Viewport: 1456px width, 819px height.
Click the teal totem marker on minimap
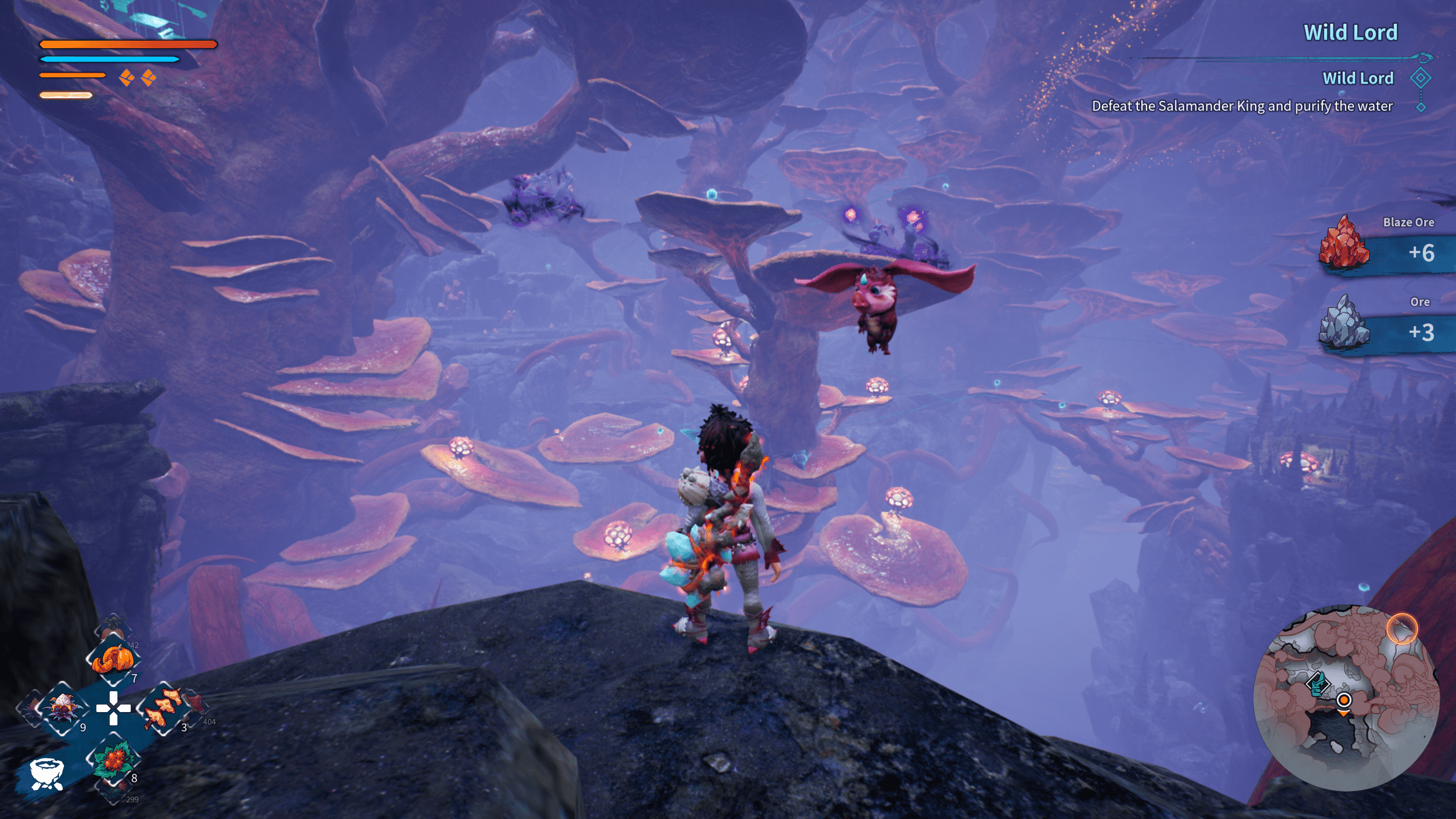[1317, 683]
